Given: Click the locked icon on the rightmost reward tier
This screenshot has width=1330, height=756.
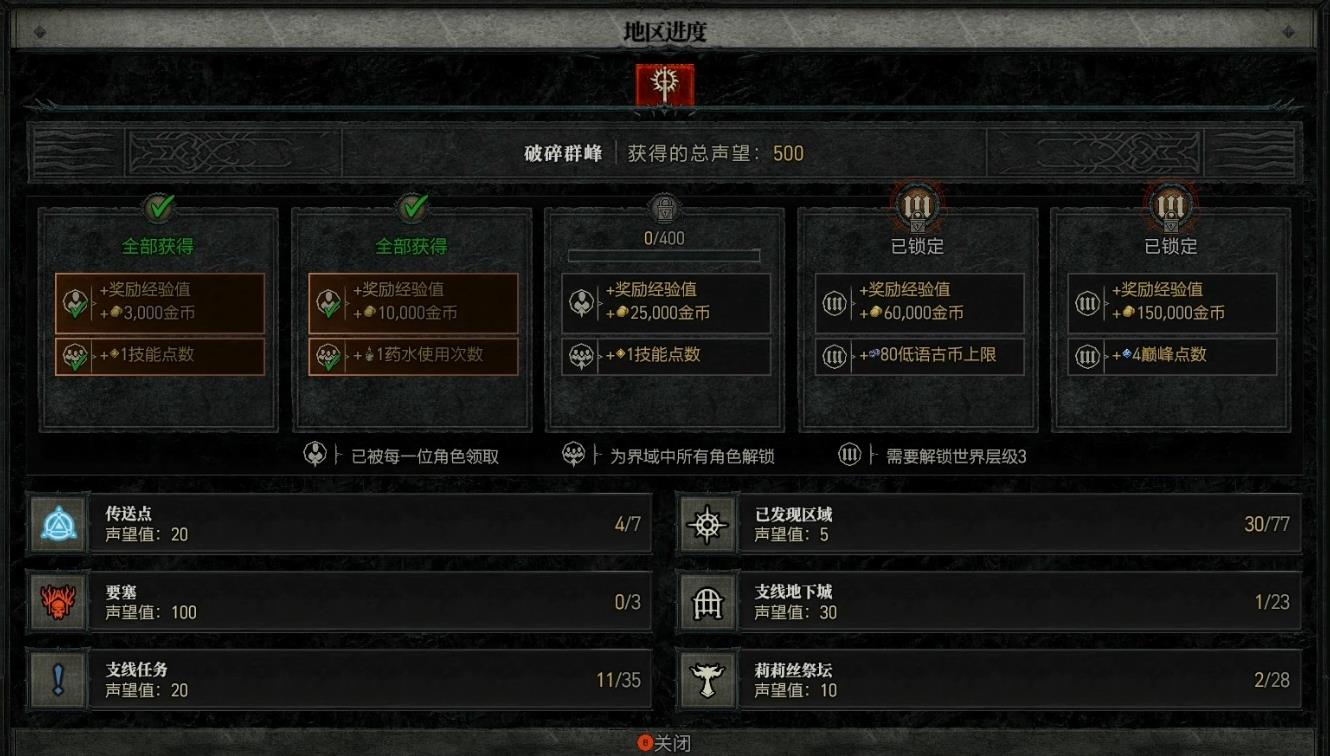Looking at the screenshot, I should [x=1170, y=205].
